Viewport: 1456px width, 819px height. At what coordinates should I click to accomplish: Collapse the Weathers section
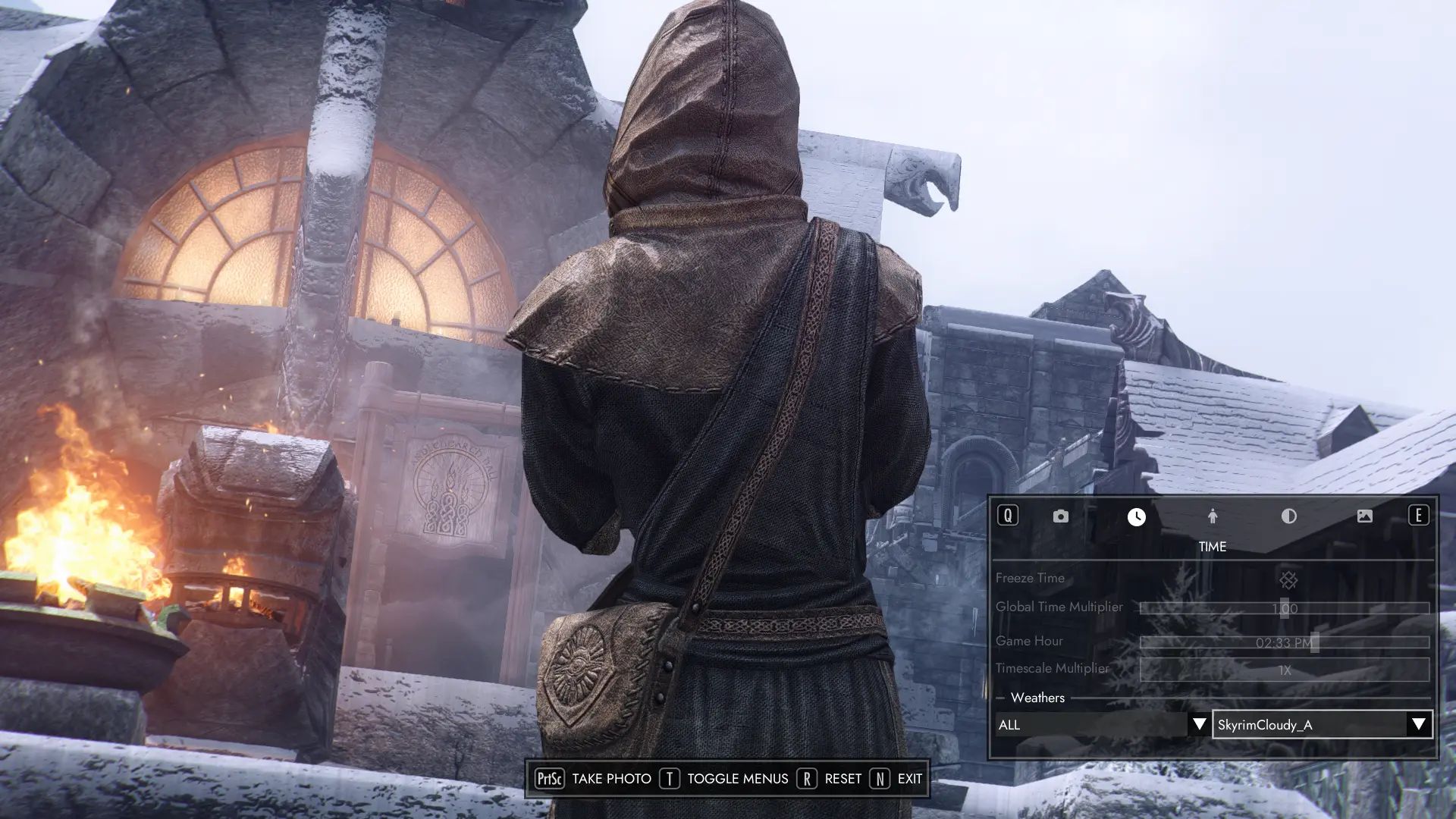click(x=1003, y=698)
